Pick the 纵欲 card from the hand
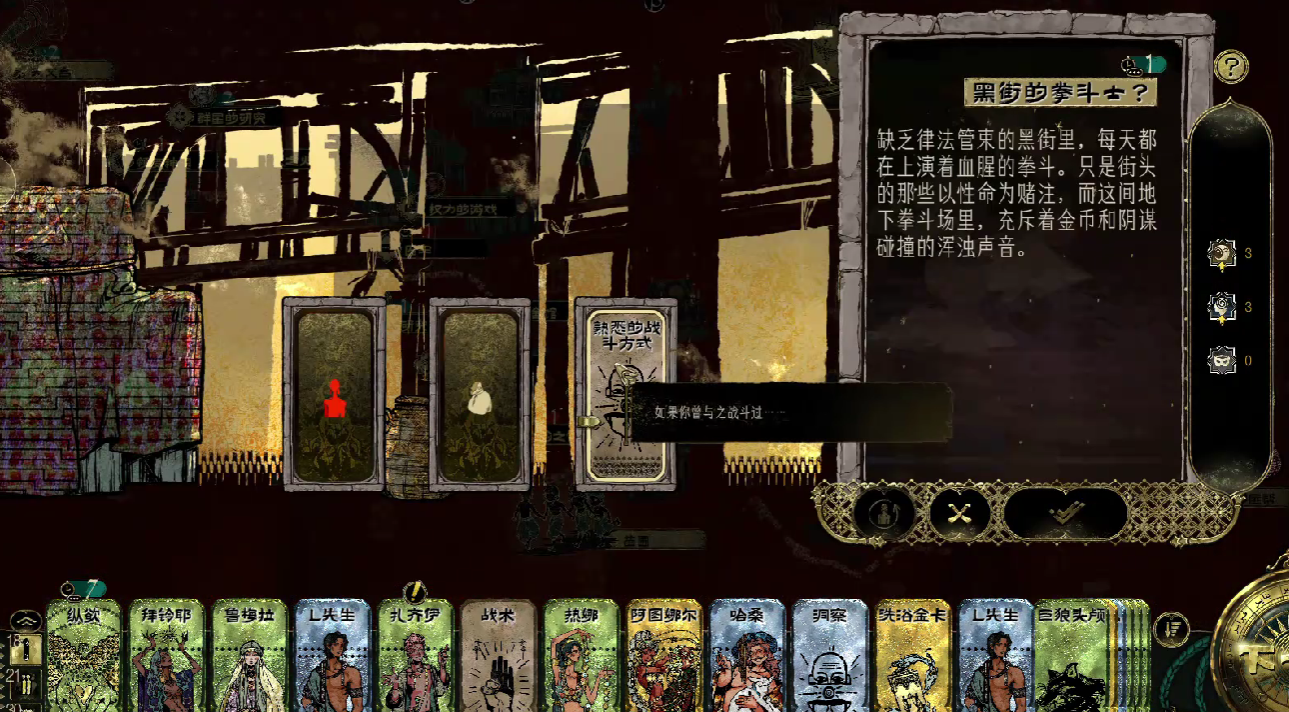The image size is (1289, 712). click(x=84, y=656)
